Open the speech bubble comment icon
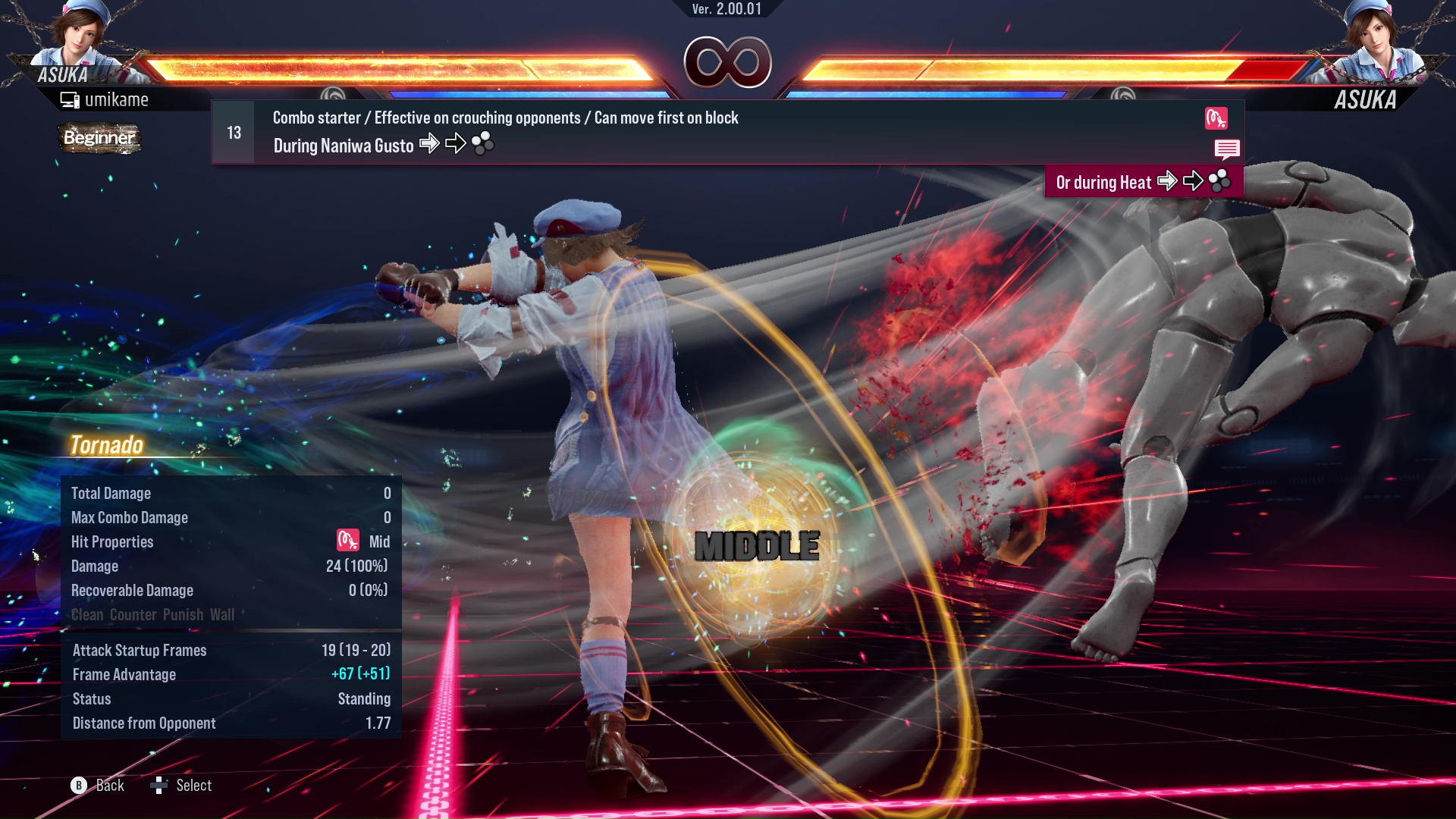 (x=1227, y=149)
